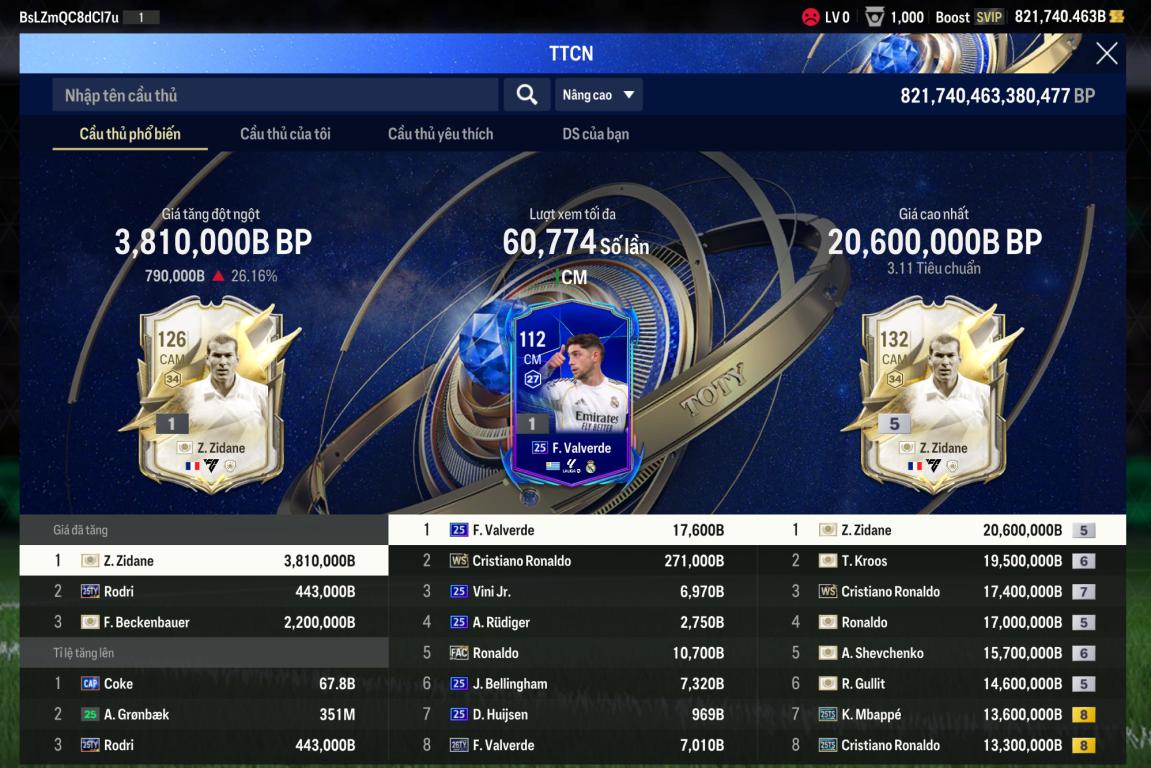The width and height of the screenshot is (1151, 768).
Task: Select the 126-rated Z. Zidane card
Action: tap(210, 395)
